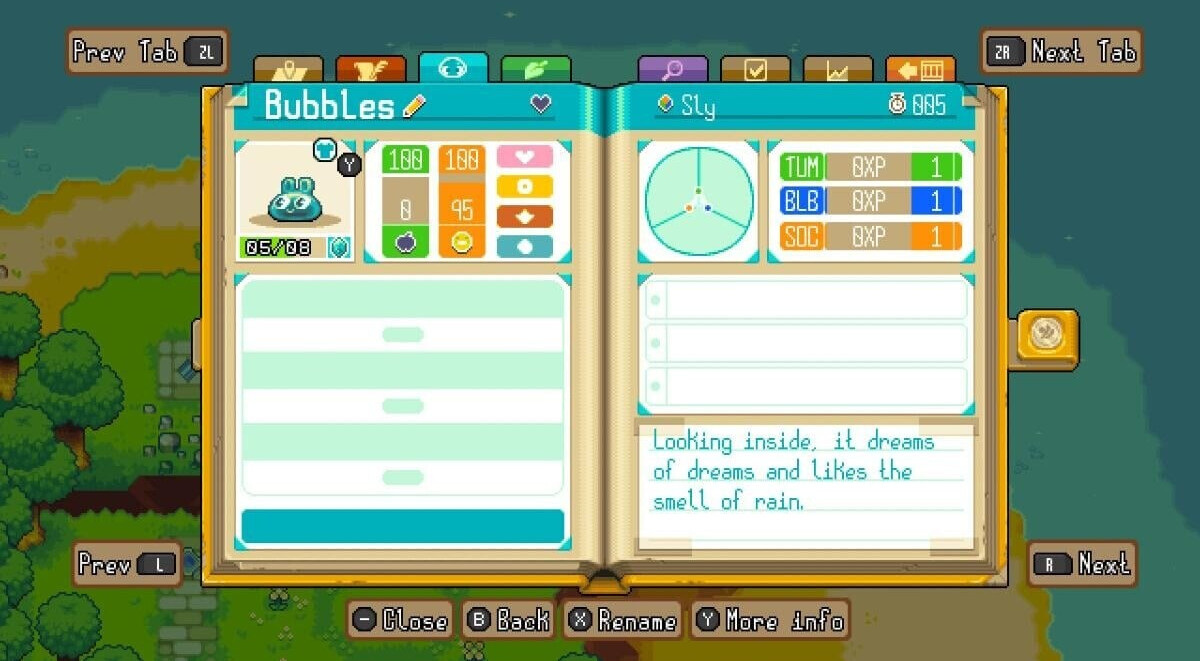Close the book menu

click(401, 621)
